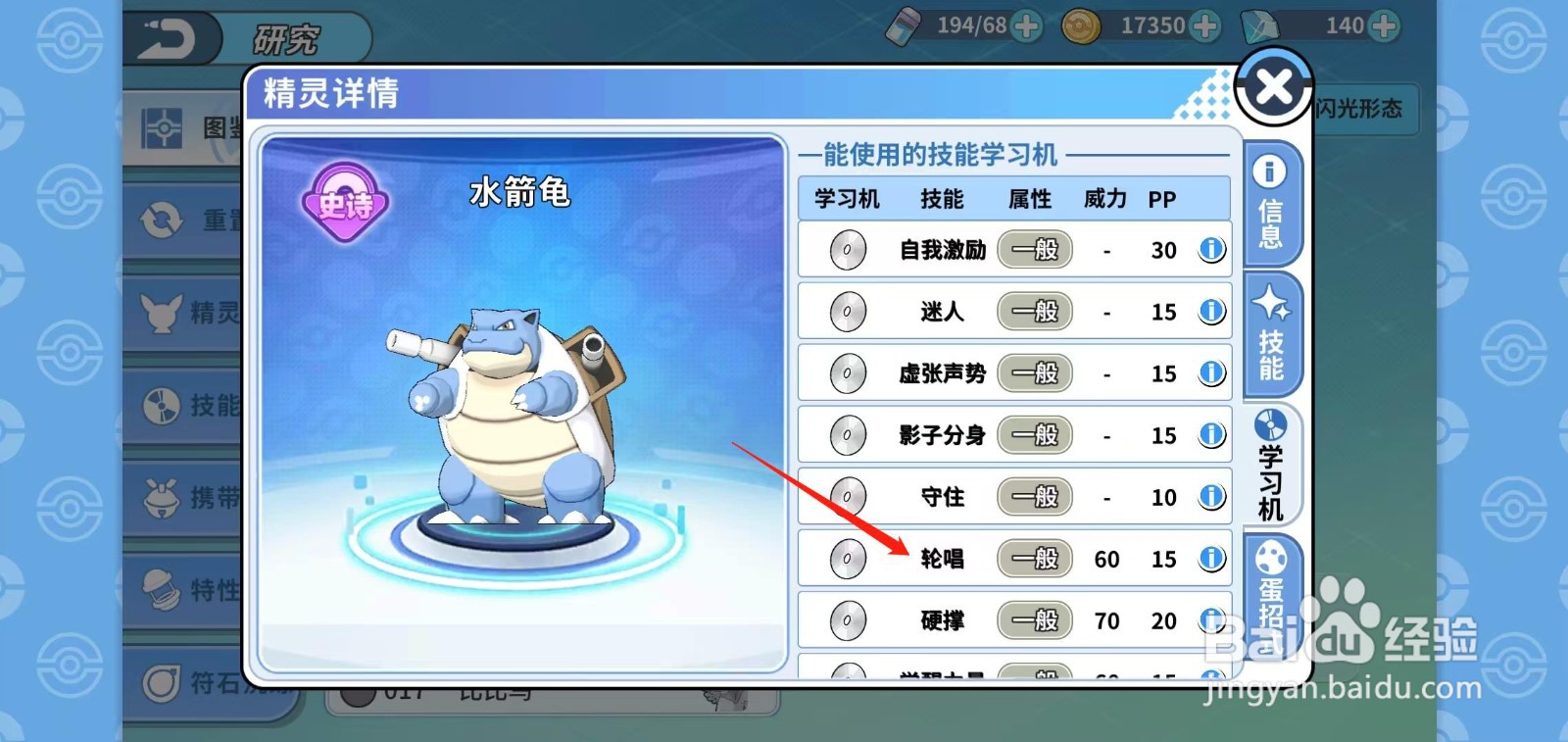
Task: Open details for 轮唱 move
Action: [x=1211, y=558]
